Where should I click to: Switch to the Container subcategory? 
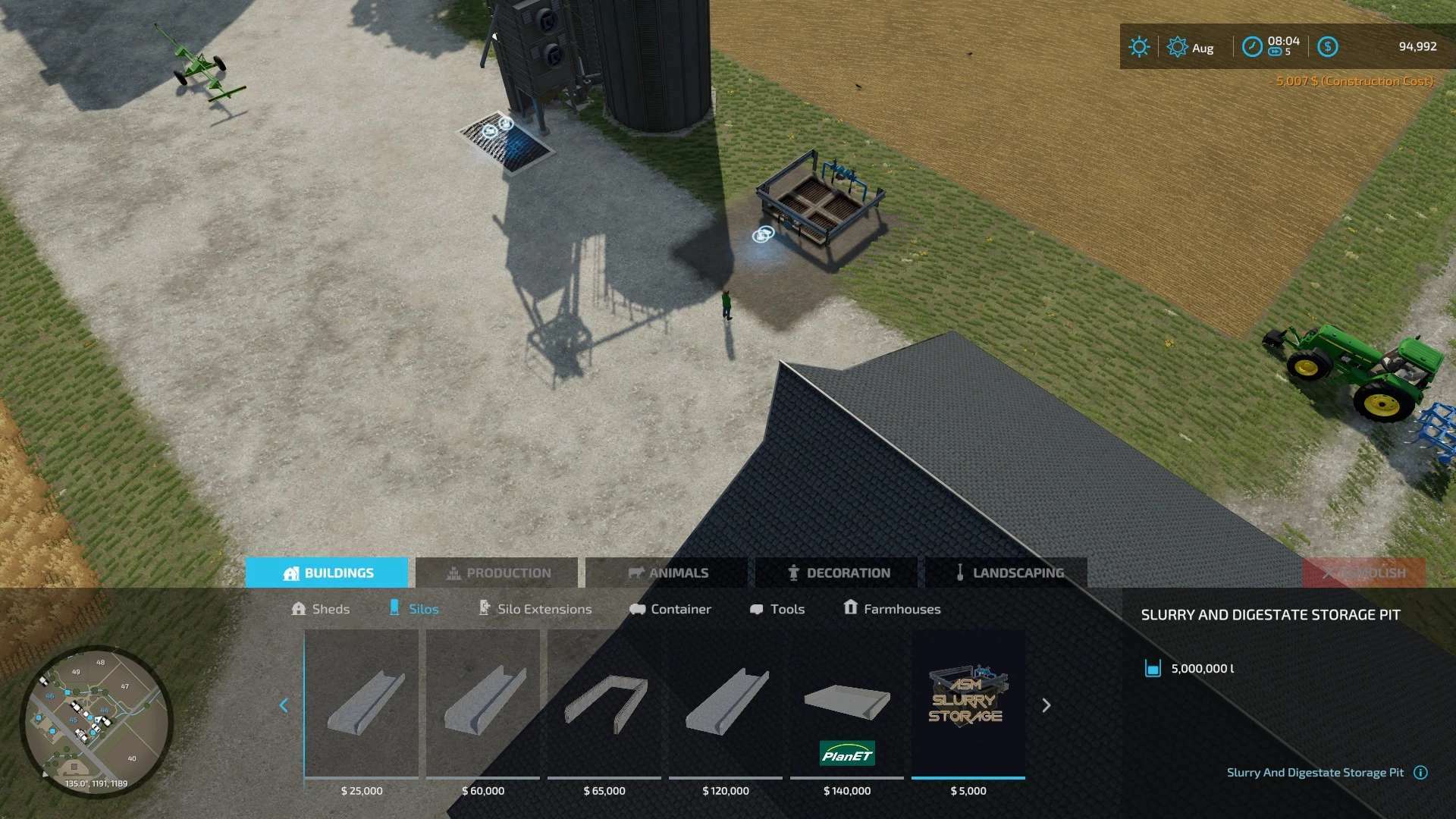pyautogui.click(x=670, y=609)
